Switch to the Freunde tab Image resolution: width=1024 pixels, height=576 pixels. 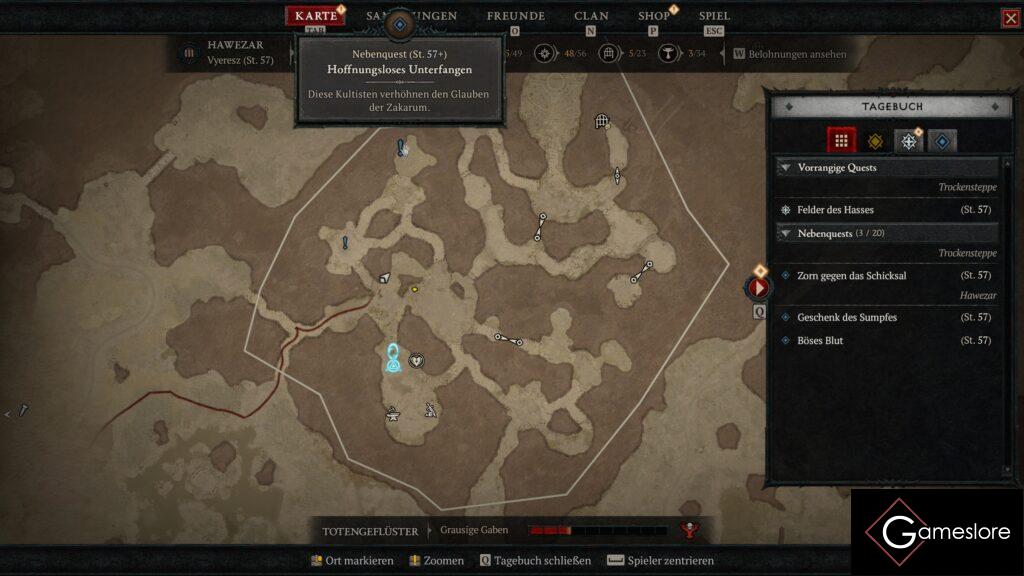click(515, 16)
